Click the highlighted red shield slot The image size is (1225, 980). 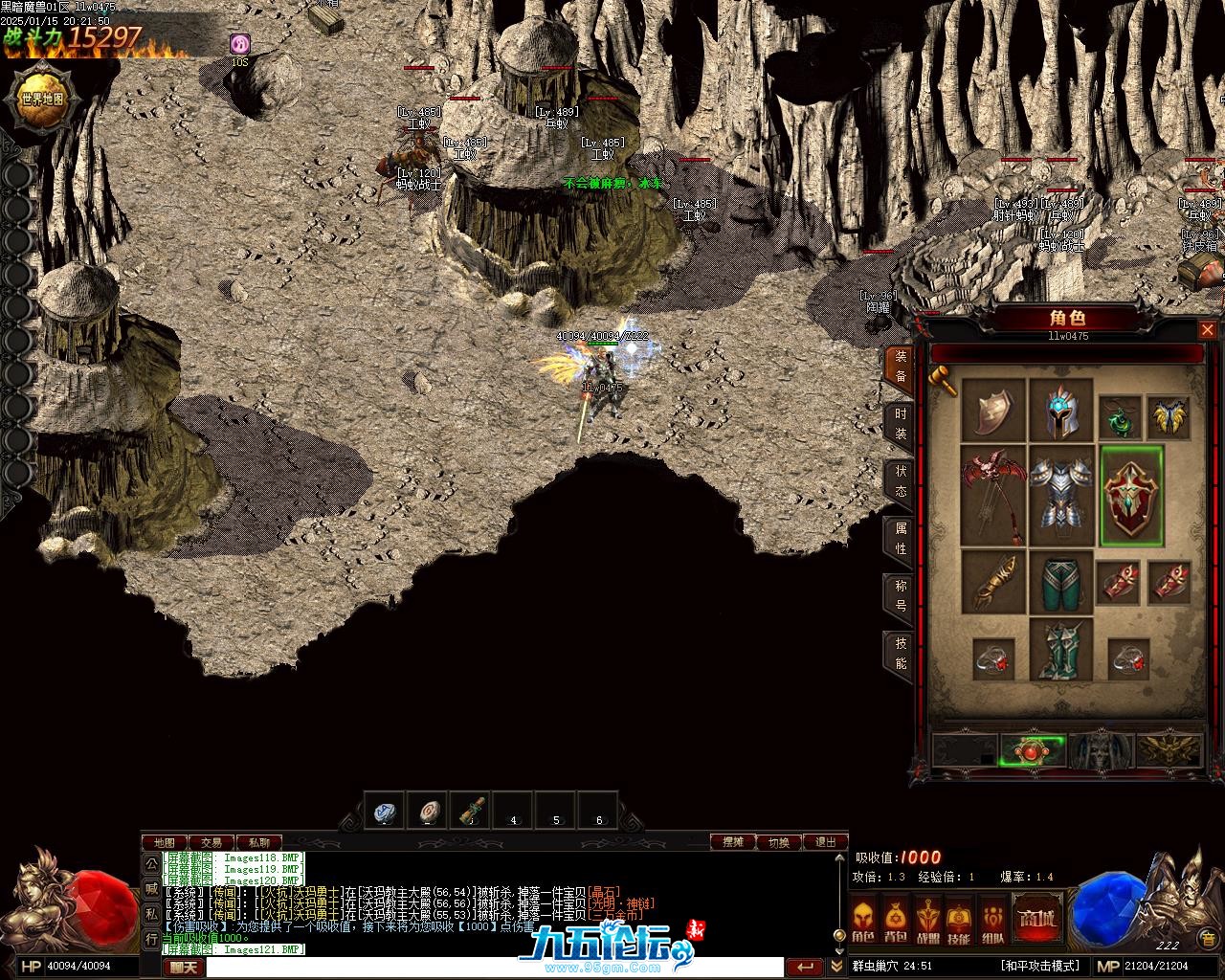(1131, 495)
